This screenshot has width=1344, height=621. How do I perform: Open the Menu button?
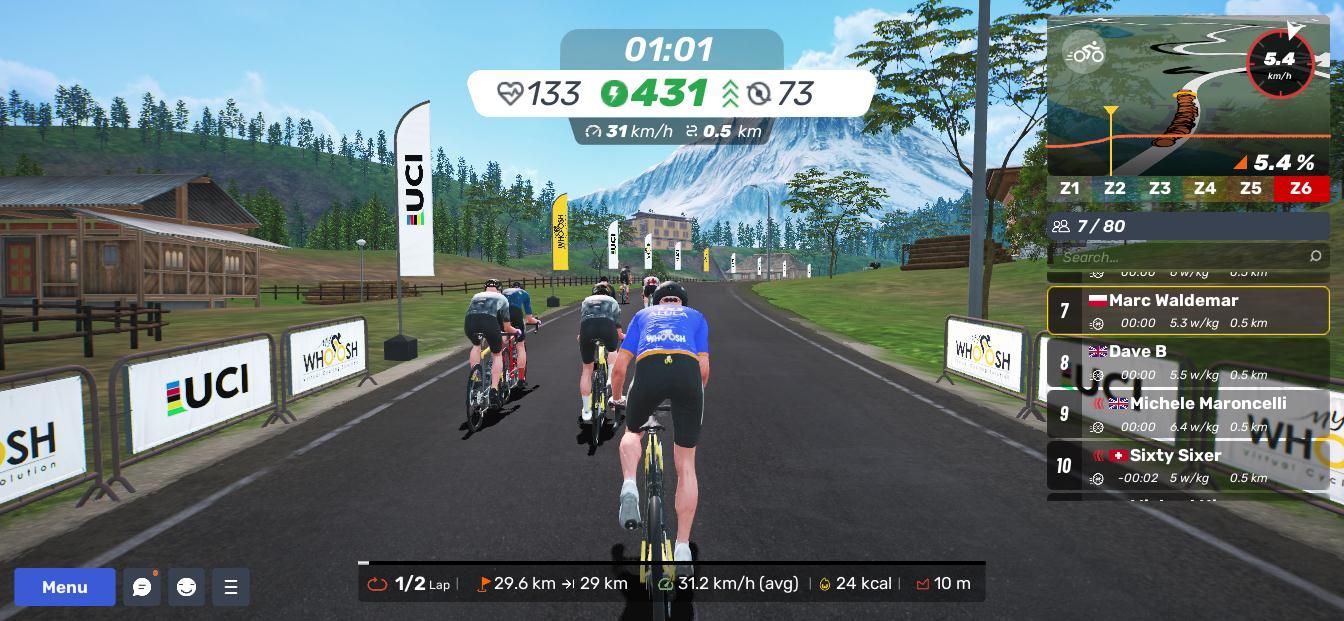(x=65, y=587)
